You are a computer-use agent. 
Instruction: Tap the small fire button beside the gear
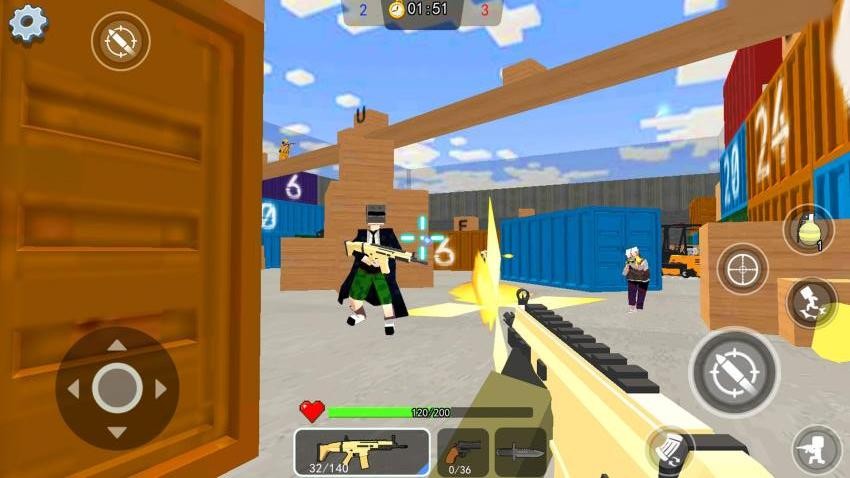(x=120, y=41)
